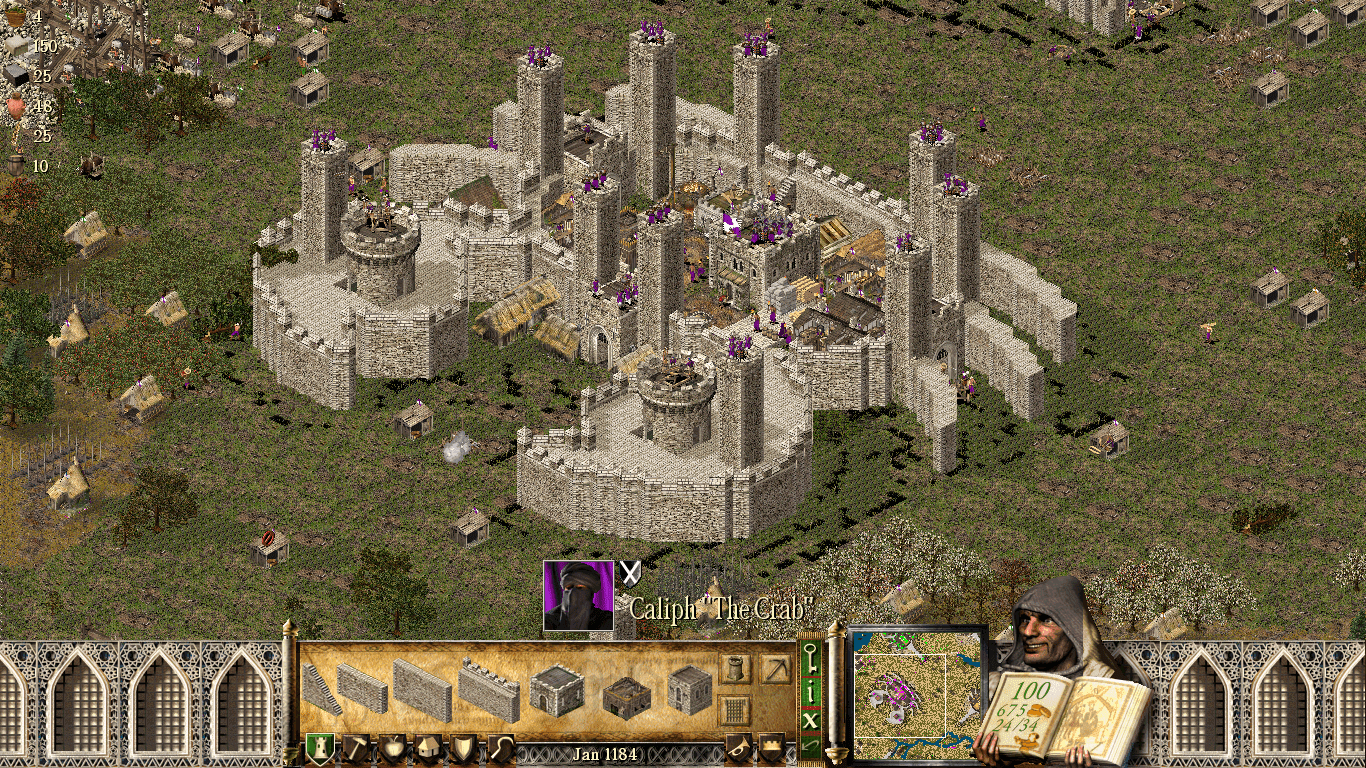
Task: Switch to the shield weapons buildings tab
Action: pos(464,749)
